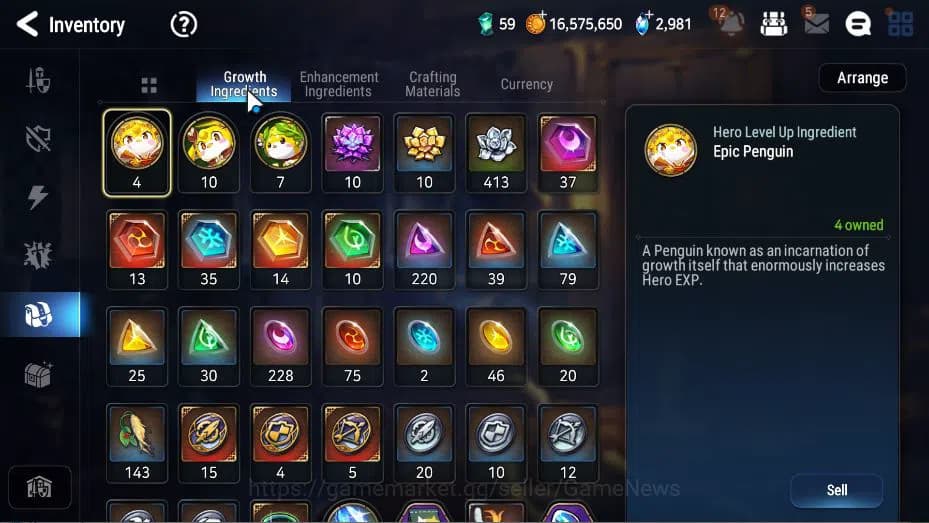
Task: Switch to the lightning bolt side category
Action: click(38, 197)
